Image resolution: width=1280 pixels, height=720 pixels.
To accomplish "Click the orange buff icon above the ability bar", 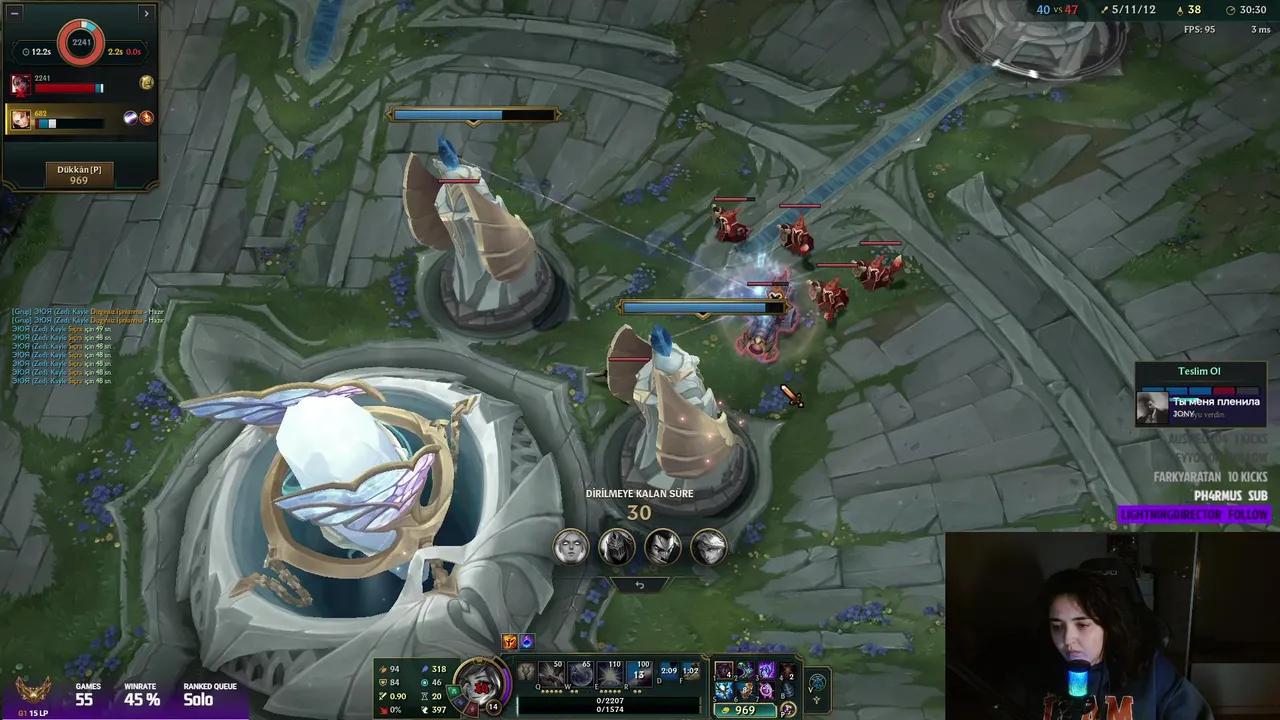I will [509, 643].
